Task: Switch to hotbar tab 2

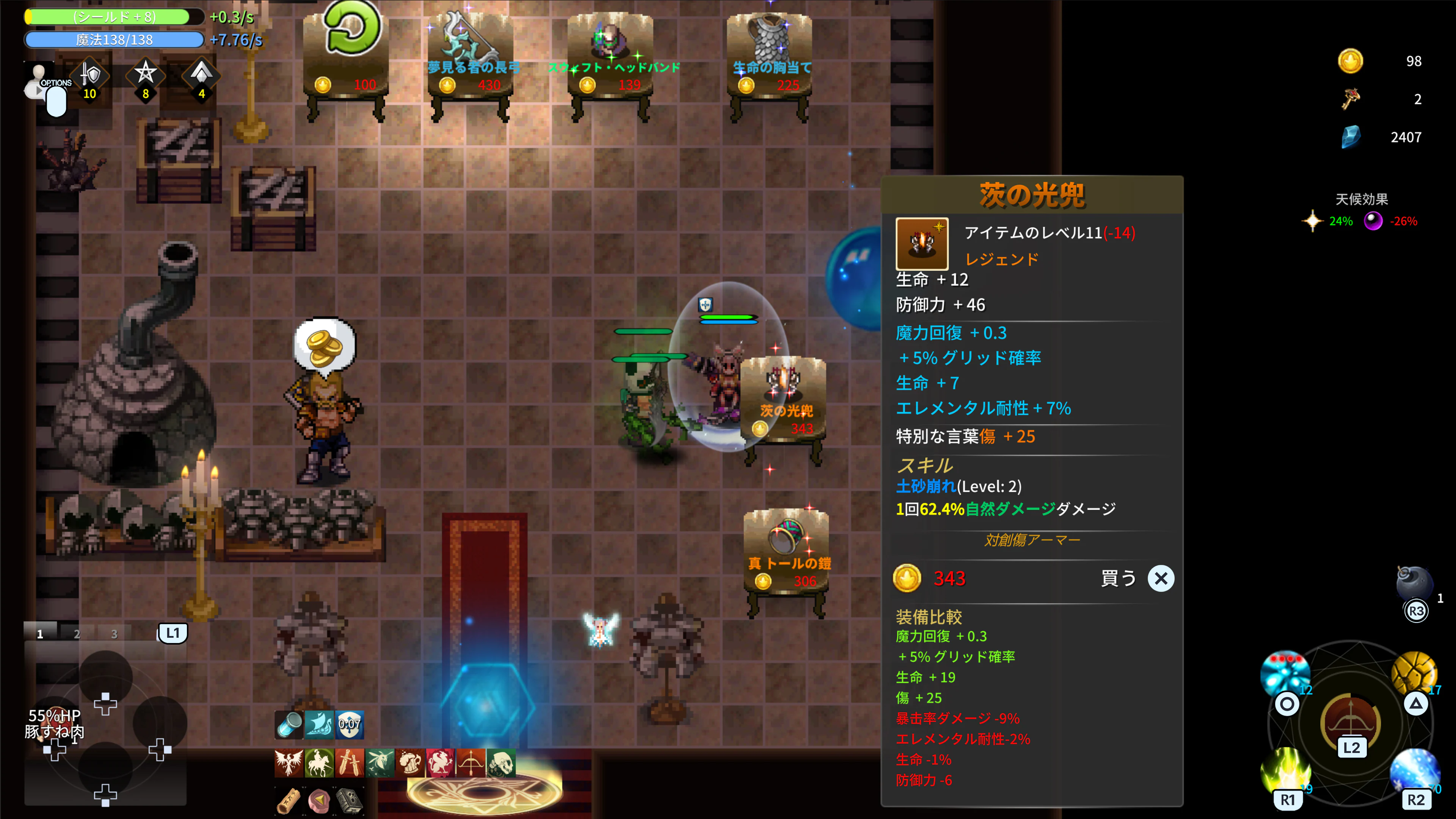Action: (76, 634)
